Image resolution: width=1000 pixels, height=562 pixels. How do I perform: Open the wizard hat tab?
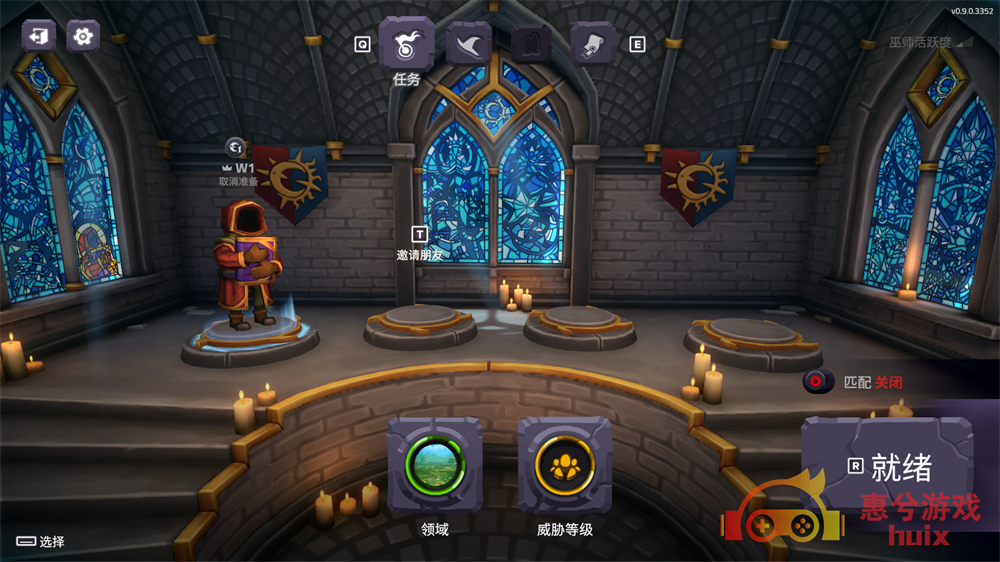[469, 44]
